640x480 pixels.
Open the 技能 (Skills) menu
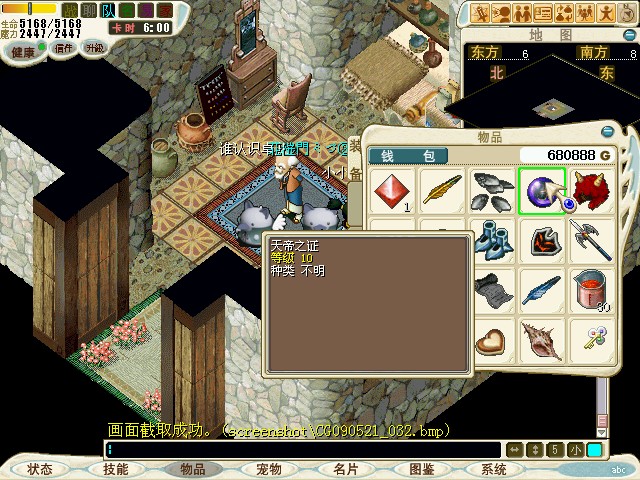coord(116,468)
